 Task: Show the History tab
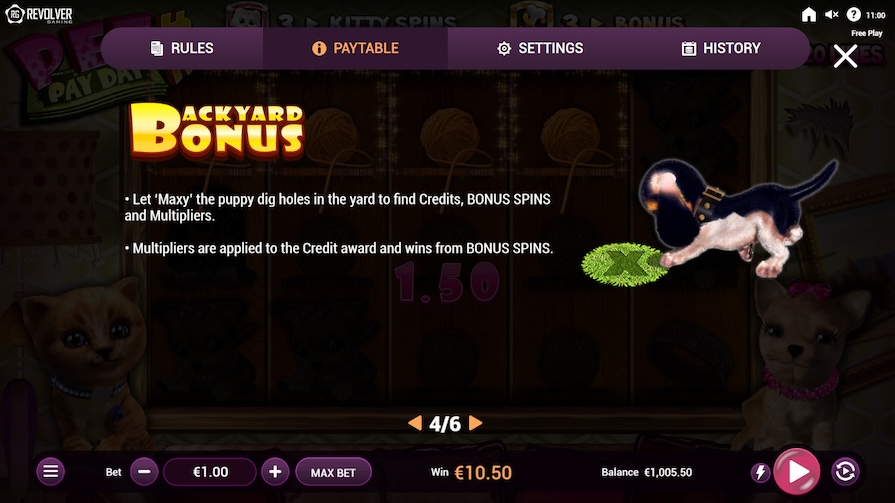[720, 48]
